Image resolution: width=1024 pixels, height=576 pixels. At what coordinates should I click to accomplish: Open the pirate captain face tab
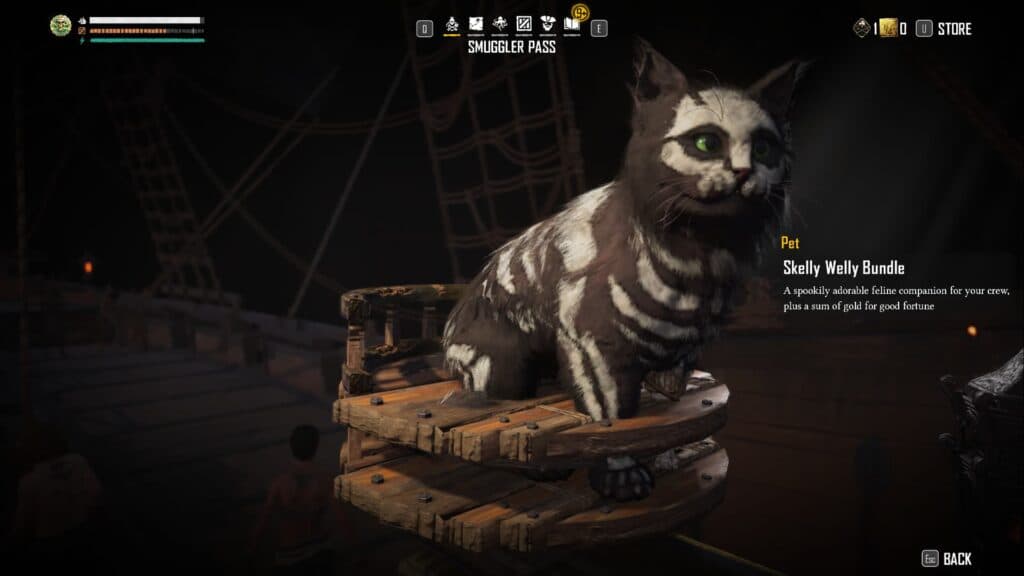tap(547, 24)
